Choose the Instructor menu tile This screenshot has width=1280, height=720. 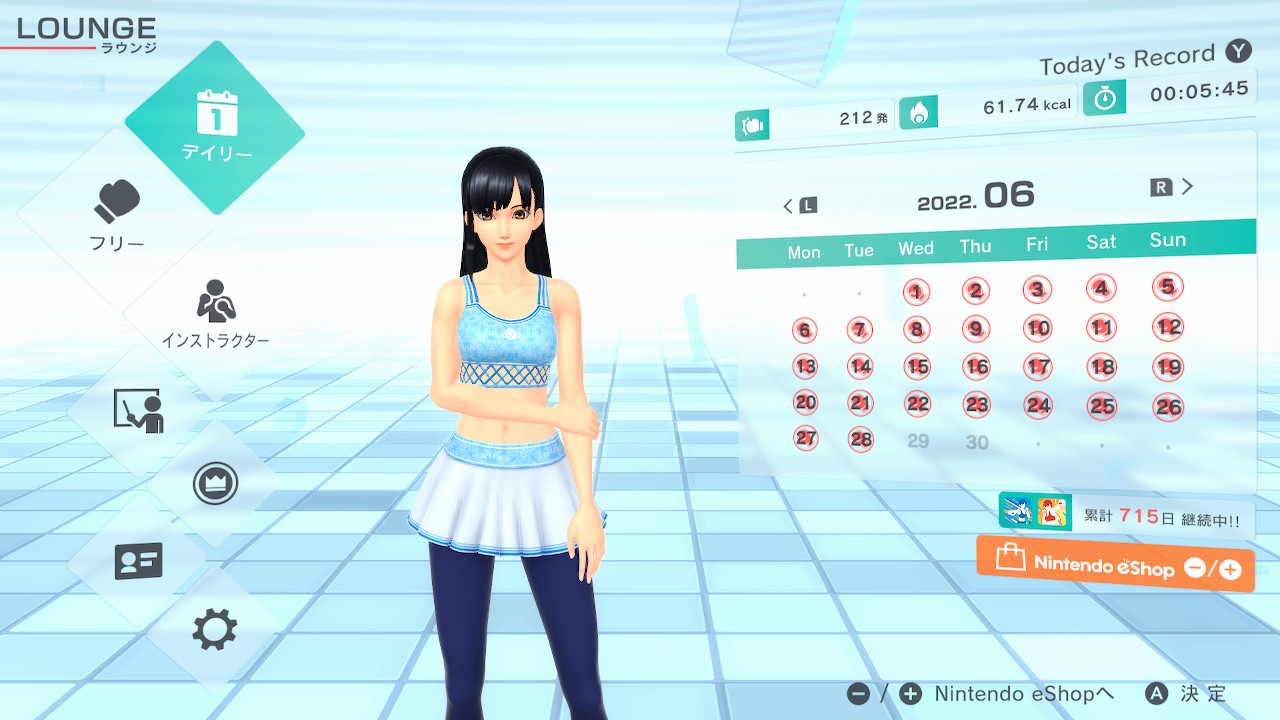[215, 314]
